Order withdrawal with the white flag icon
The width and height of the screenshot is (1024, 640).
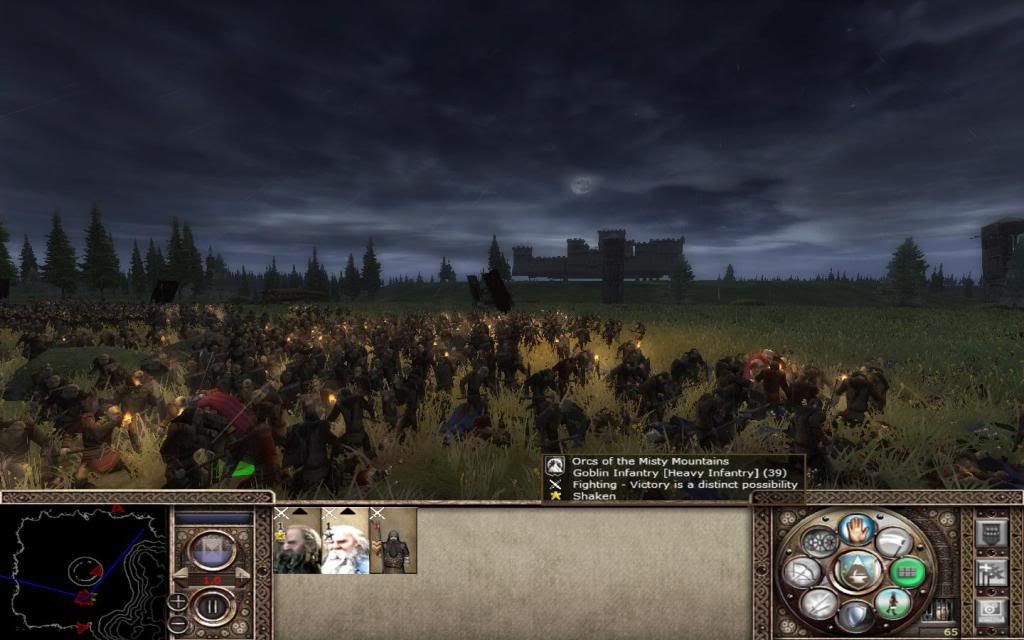[x=893, y=543]
